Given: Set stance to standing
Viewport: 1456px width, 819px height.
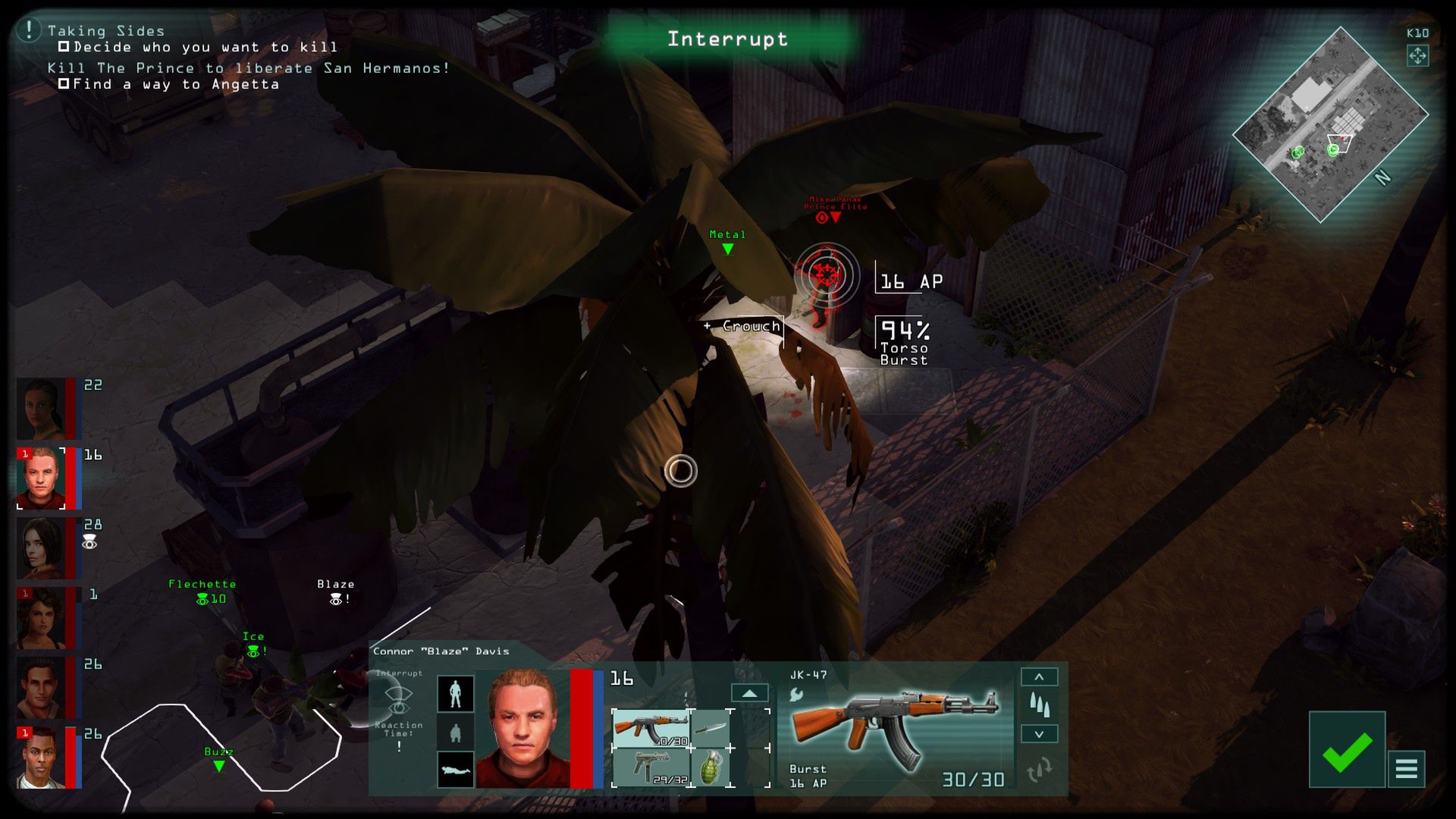Looking at the screenshot, I should 456,694.
